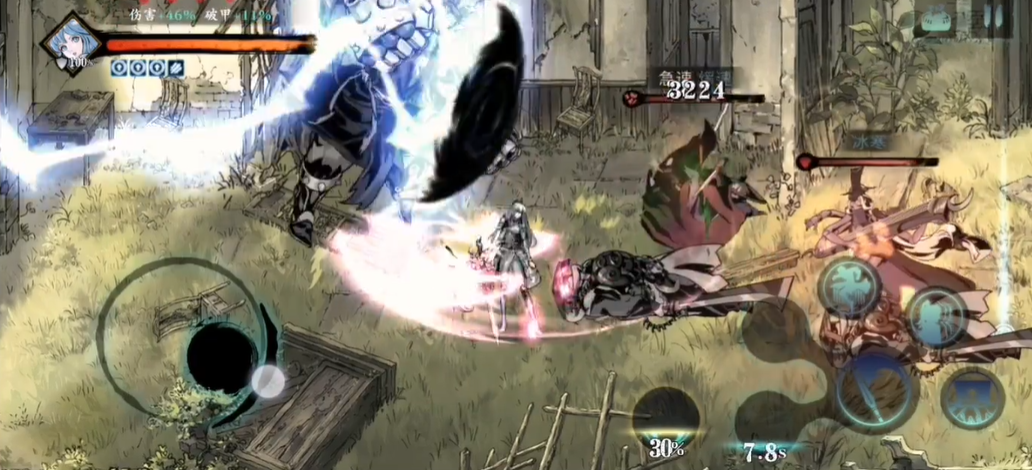Image resolution: width=1032 pixels, height=470 pixels.
Task: Use the teal skill button right of the top skill
Action: click(x=936, y=317)
